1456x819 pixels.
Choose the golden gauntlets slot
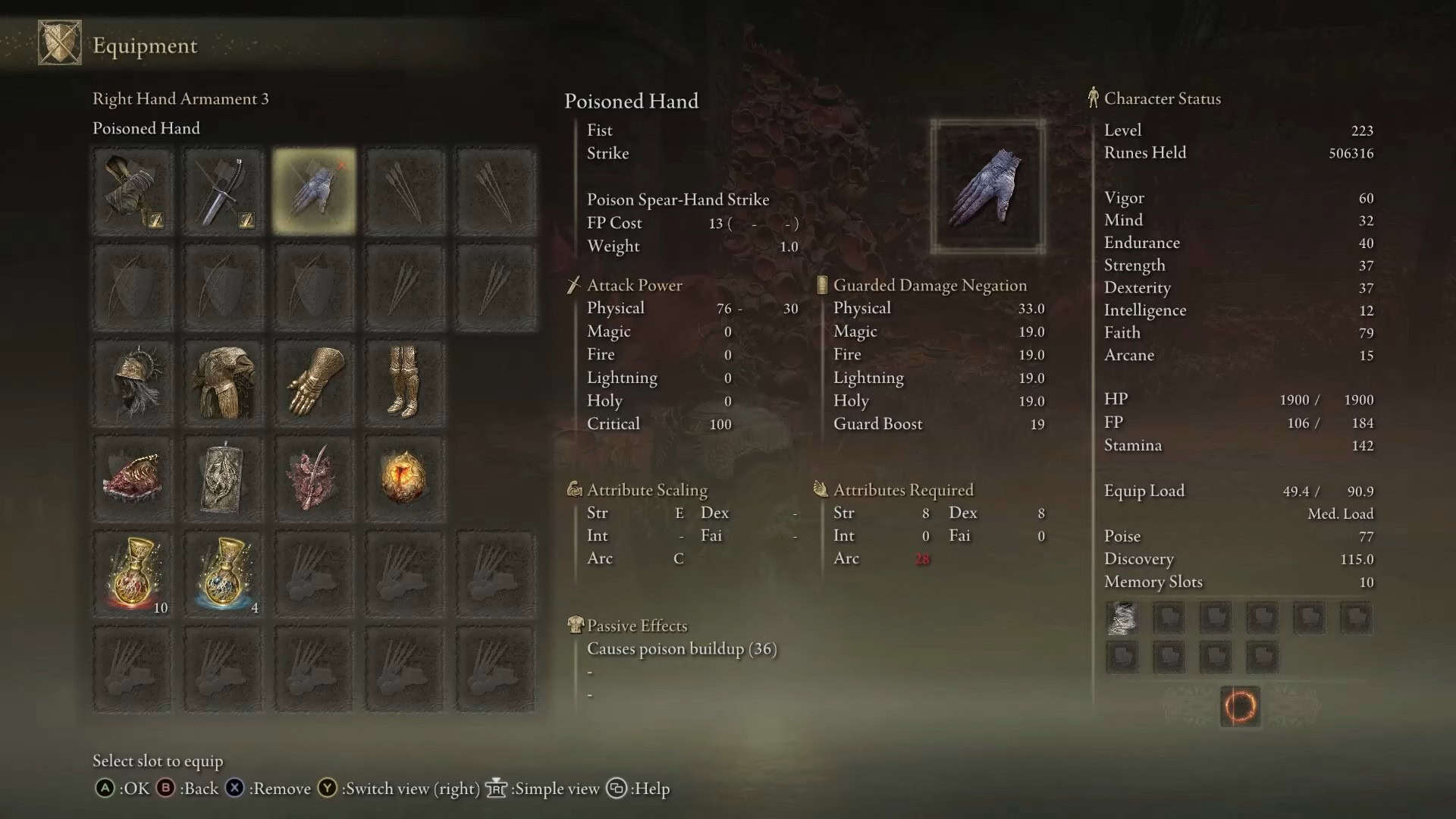pyautogui.click(x=314, y=382)
